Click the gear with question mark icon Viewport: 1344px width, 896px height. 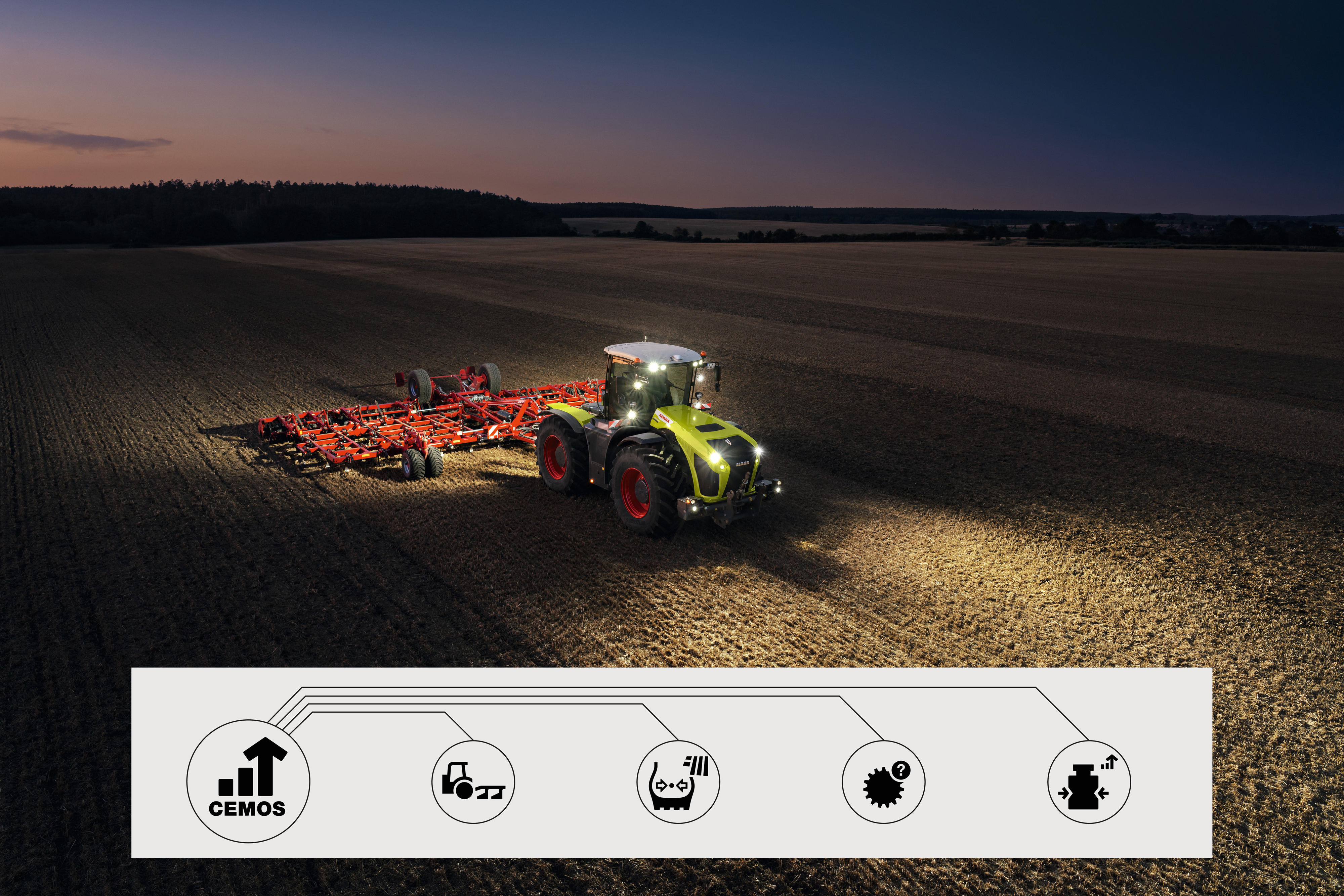(x=883, y=782)
